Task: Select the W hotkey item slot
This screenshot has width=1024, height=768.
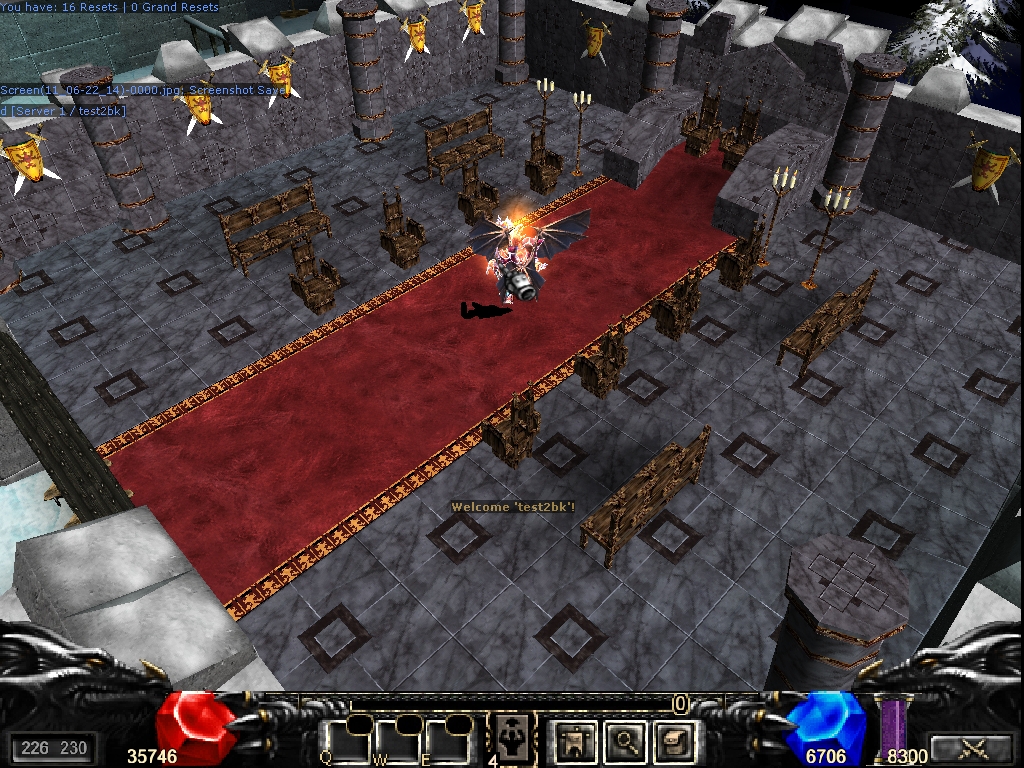Action: (398, 741)
